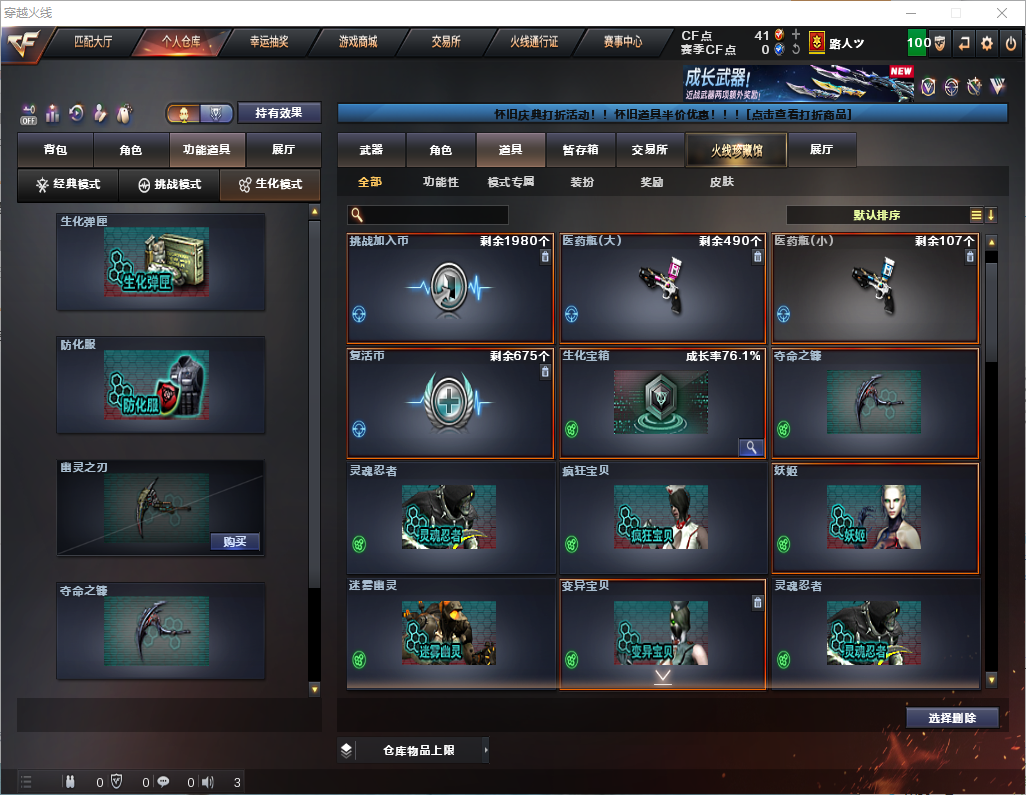The image size is (1026, 795).
Task: Open the 火线珍藏馆 collection tab
Action: pos(735,150)
